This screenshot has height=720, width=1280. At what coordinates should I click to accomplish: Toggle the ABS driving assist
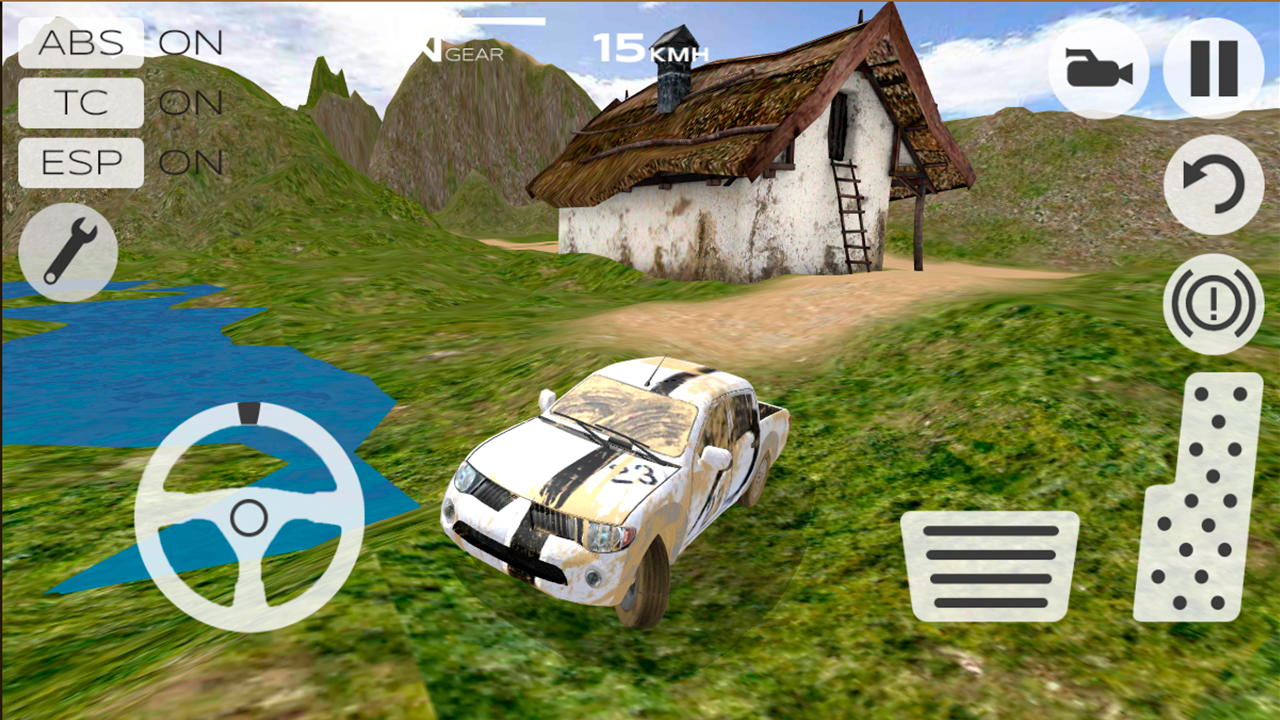point(81,43)
